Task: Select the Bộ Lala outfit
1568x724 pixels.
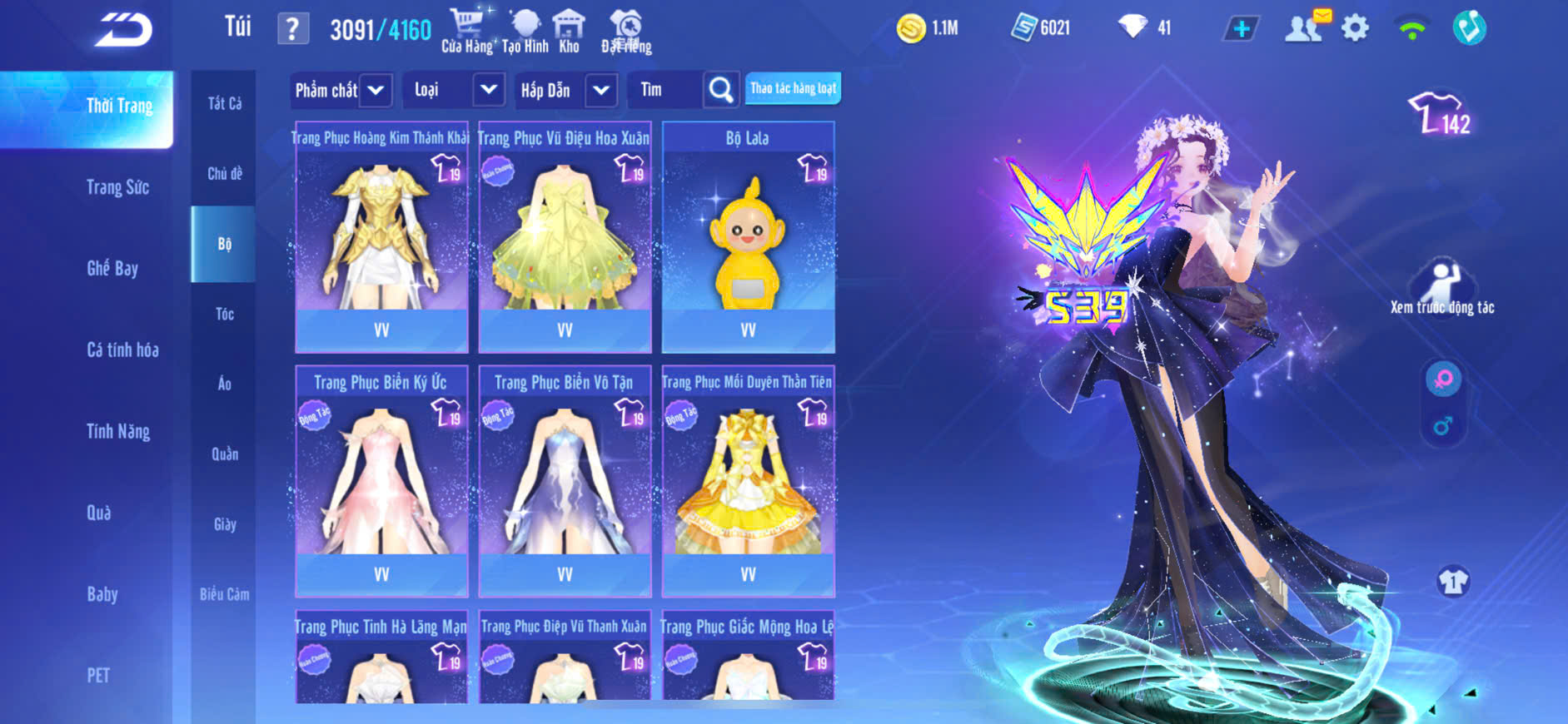Action: click(748, 238)
